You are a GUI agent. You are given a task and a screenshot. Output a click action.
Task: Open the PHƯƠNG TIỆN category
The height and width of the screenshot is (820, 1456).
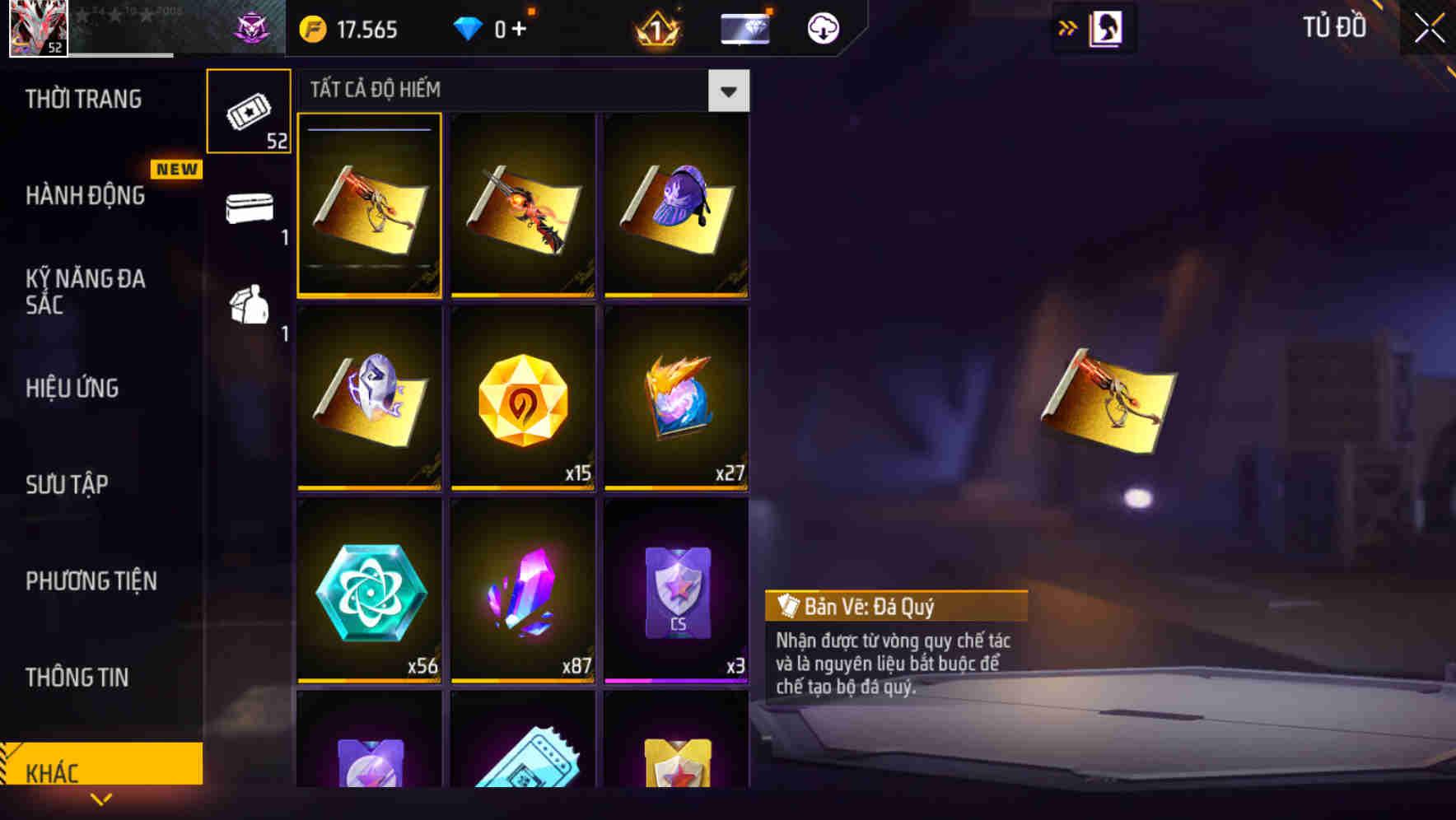tap(91, 581)
